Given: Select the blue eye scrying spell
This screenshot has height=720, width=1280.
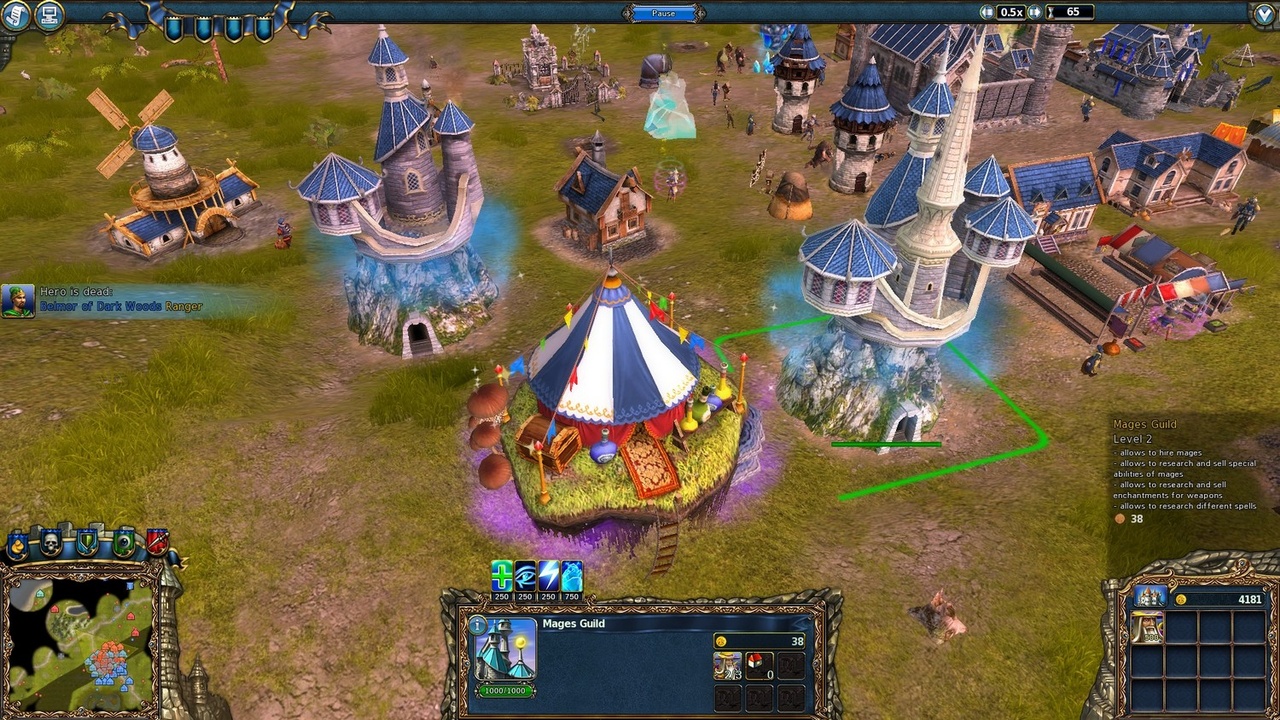Looking at the screenshot, I should (524, 576).
